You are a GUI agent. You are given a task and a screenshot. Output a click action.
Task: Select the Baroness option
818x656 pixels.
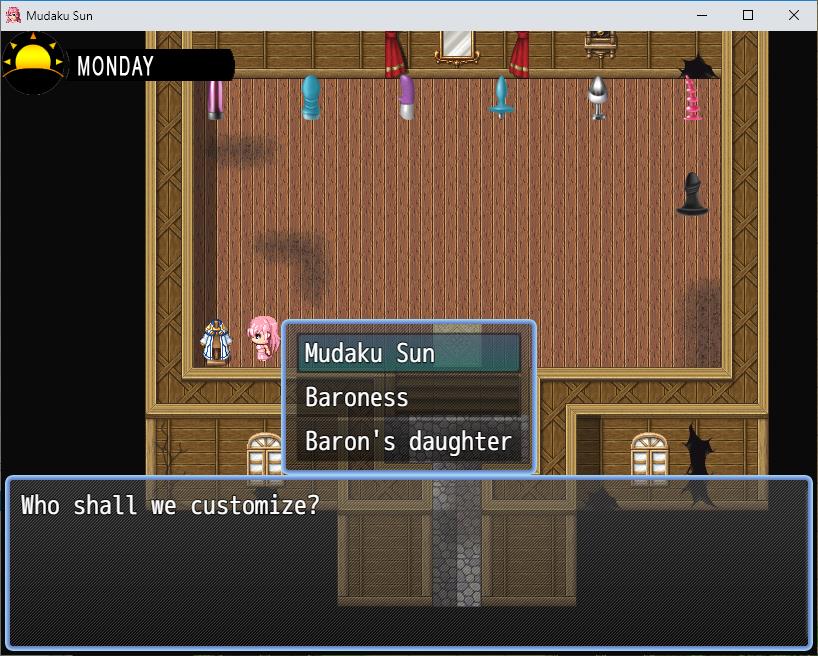pos(409,397)
